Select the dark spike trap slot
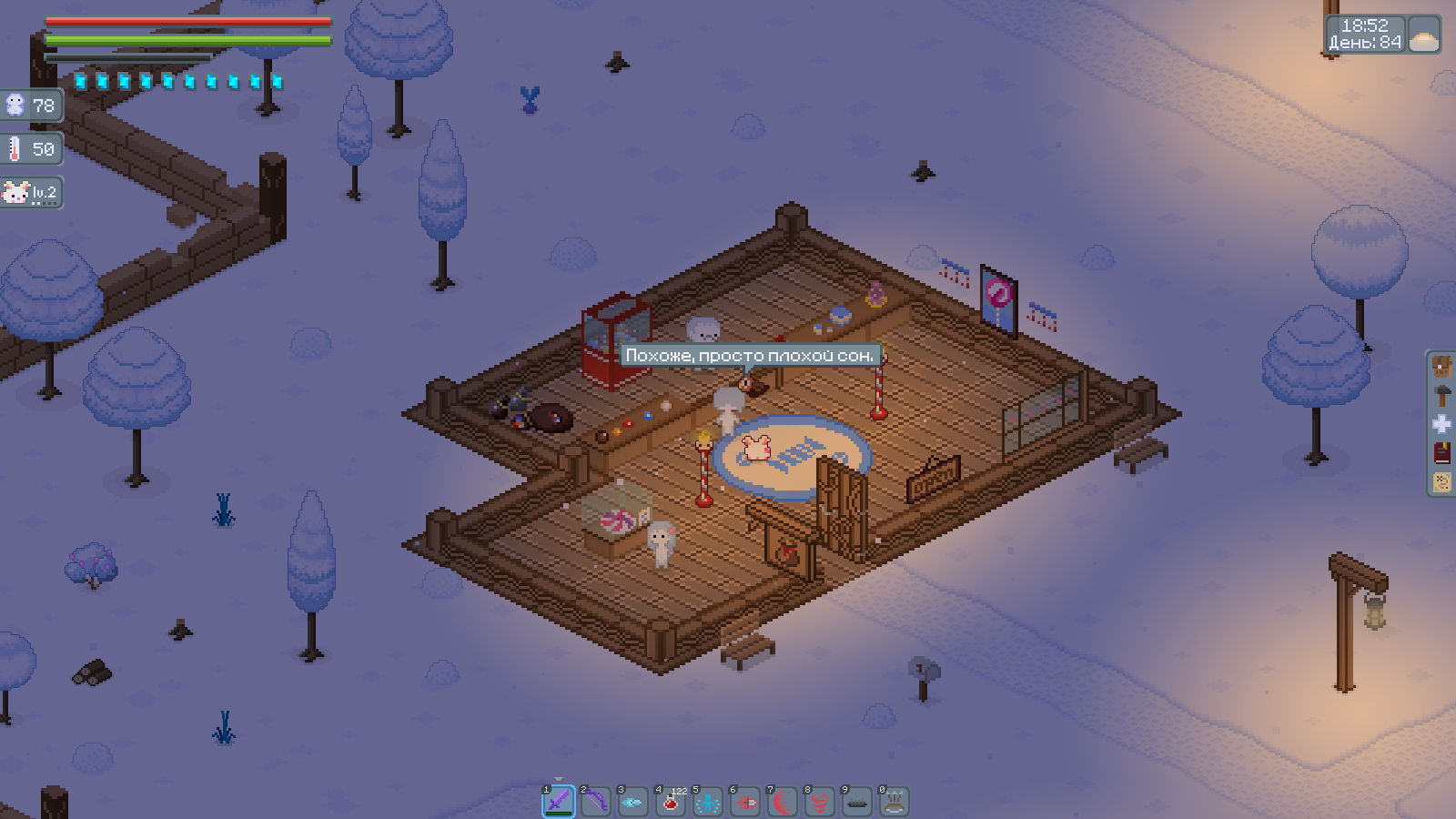This screenshot has width=1456, height=819. pyautogui.click(x=857, y=802)
